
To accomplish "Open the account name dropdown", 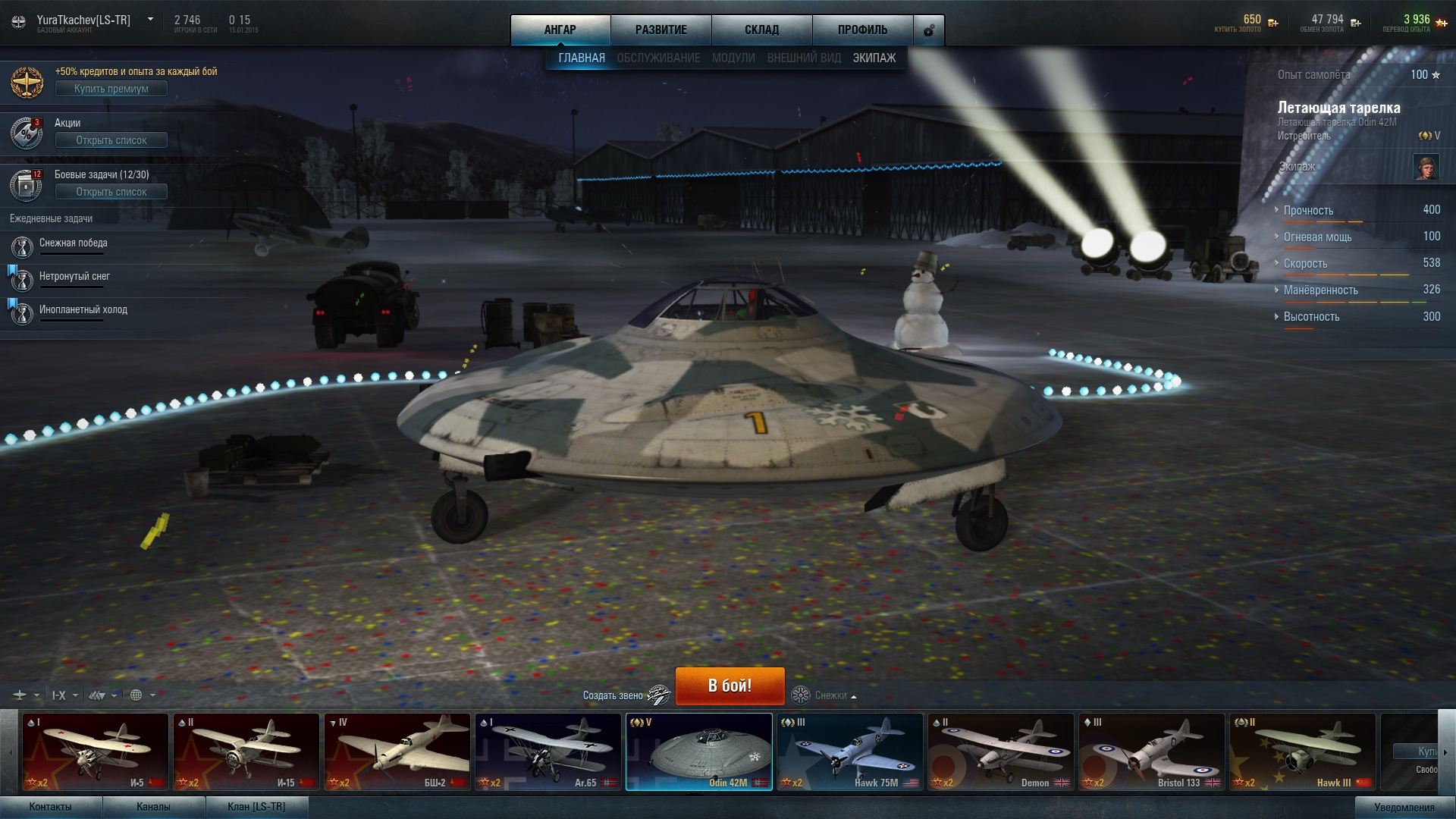I will 150,20.
